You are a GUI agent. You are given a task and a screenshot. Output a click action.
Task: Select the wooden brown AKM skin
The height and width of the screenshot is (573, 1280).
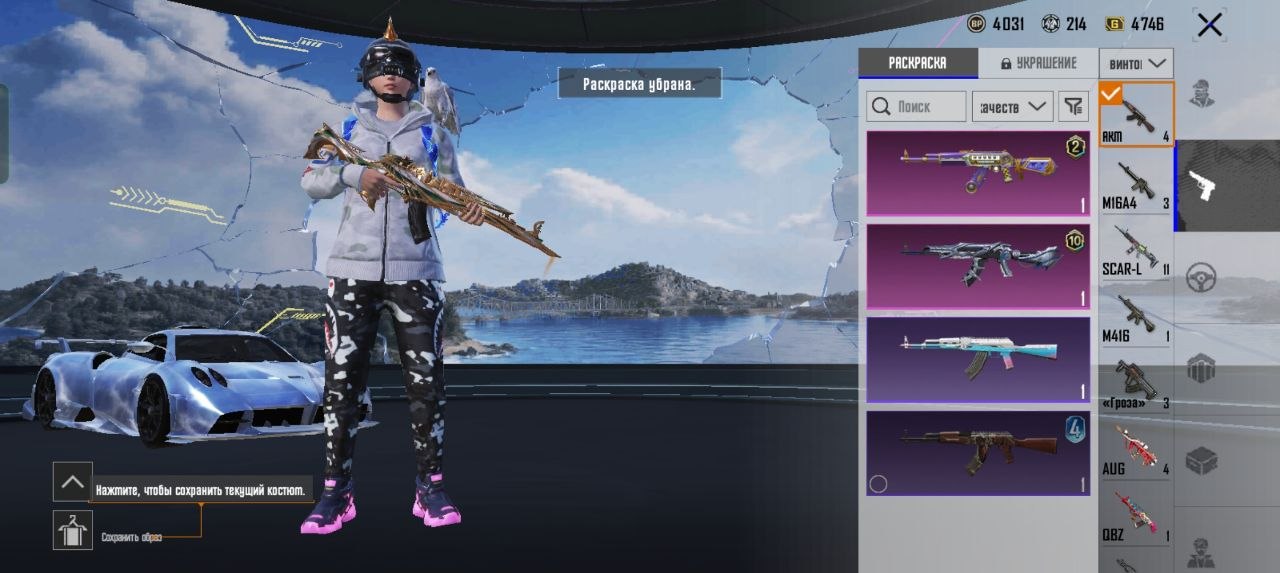[977, 453]
